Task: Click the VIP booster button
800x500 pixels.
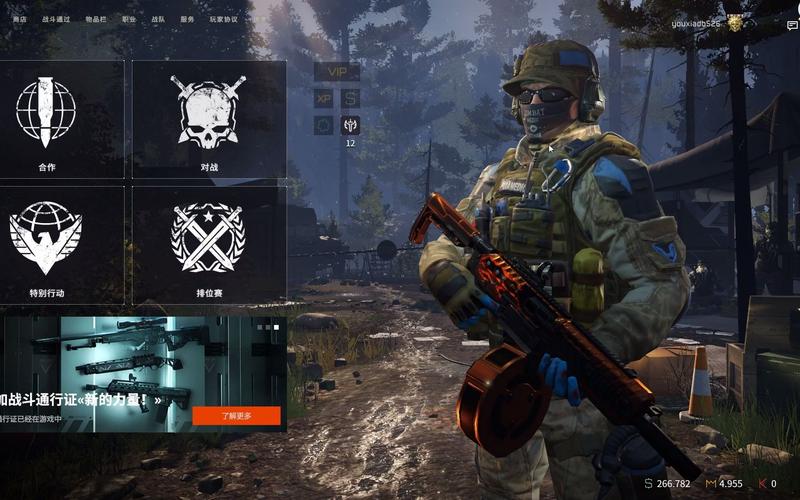Action: click(337, 71)
